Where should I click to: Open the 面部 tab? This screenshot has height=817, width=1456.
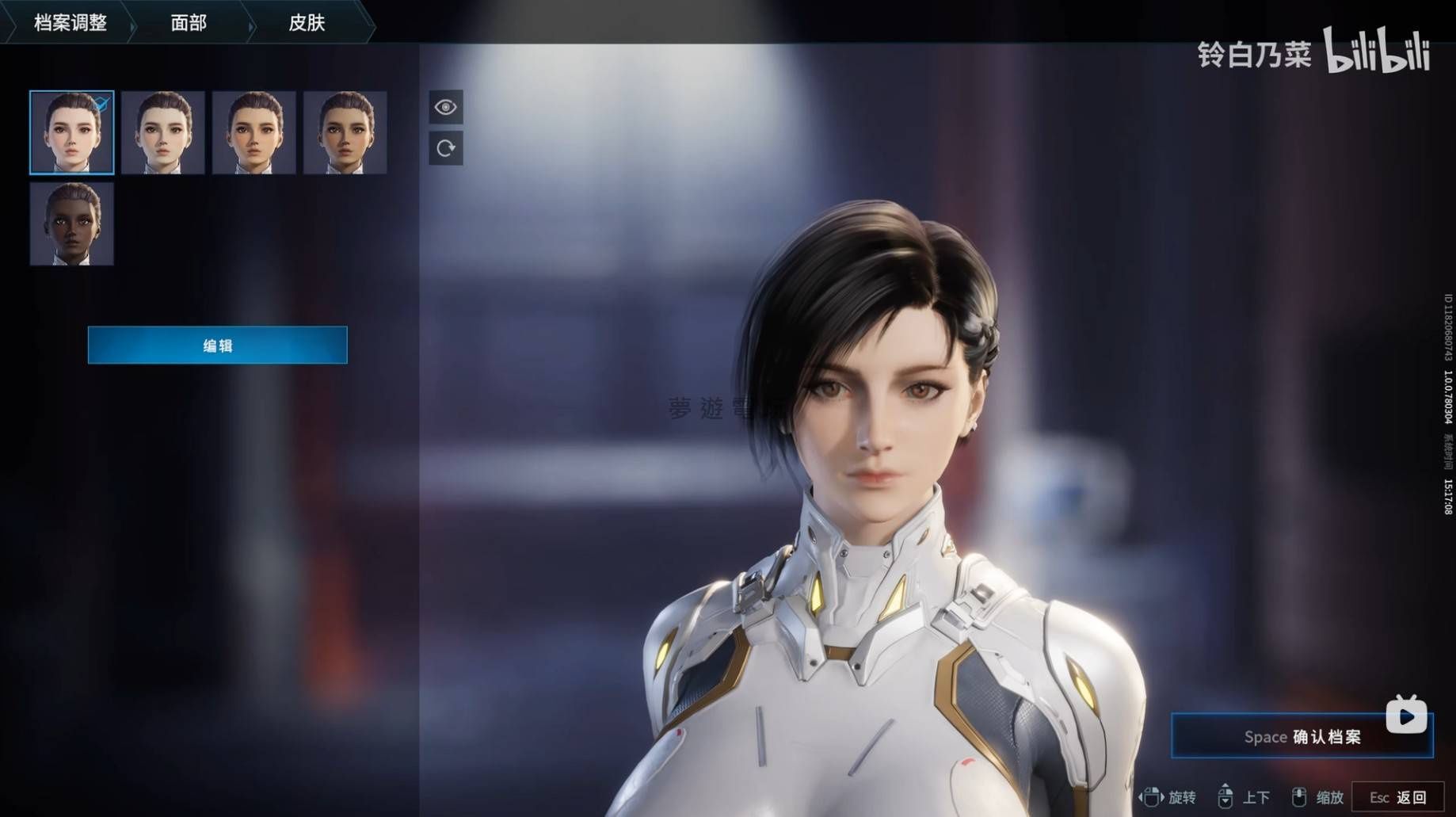(189, 22)
